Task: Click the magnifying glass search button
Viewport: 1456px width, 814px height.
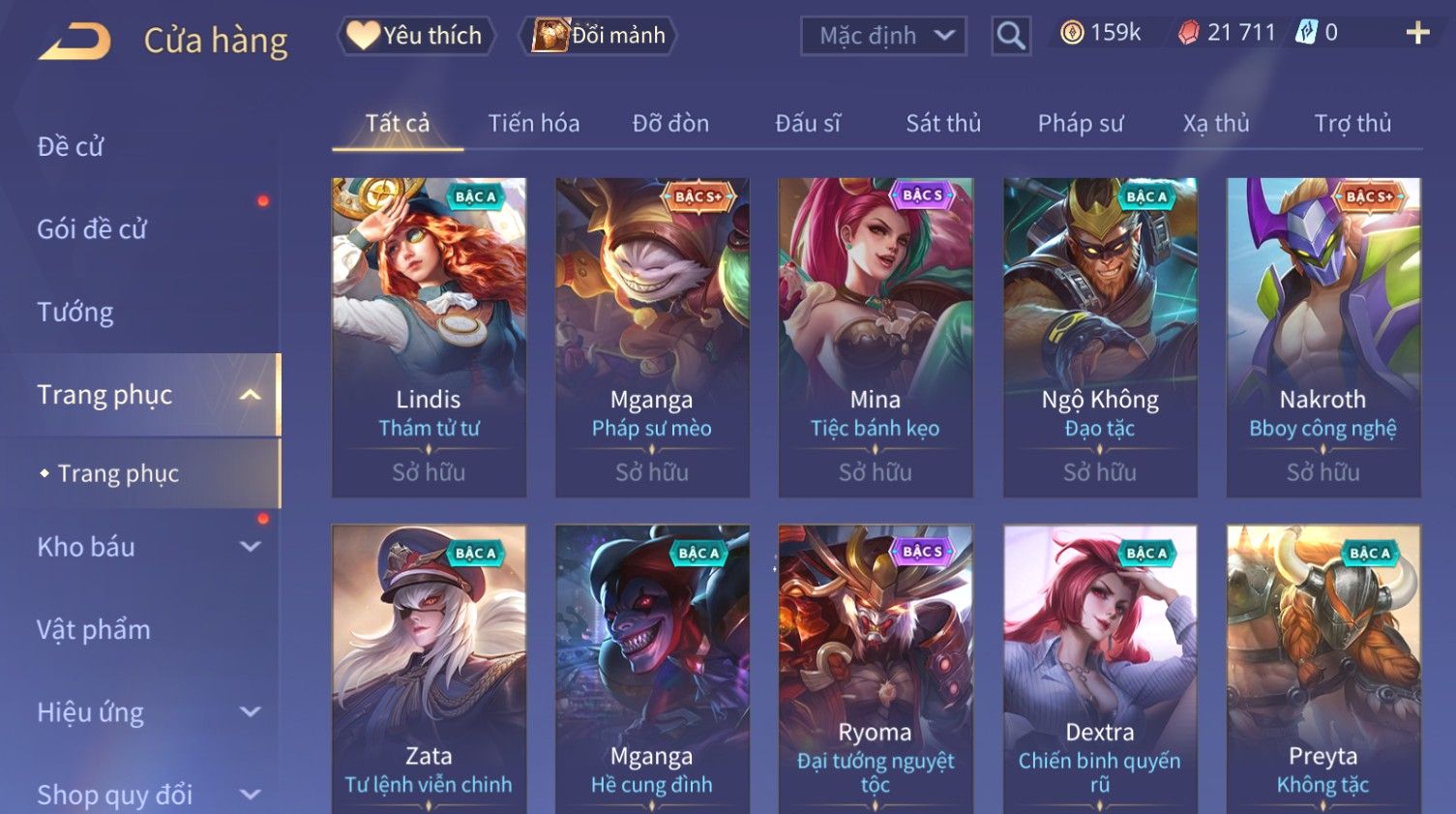Action: [1010, 37]
